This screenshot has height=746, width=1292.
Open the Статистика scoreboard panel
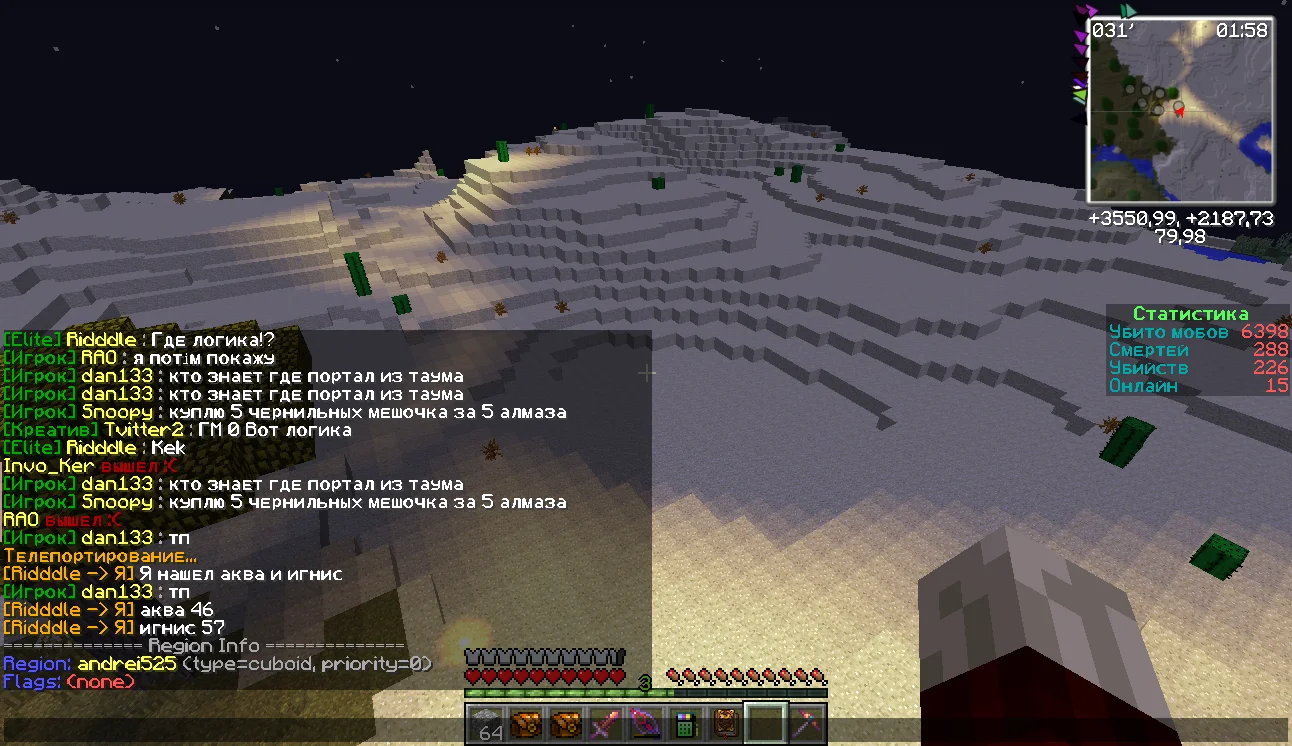[1190, 314]
